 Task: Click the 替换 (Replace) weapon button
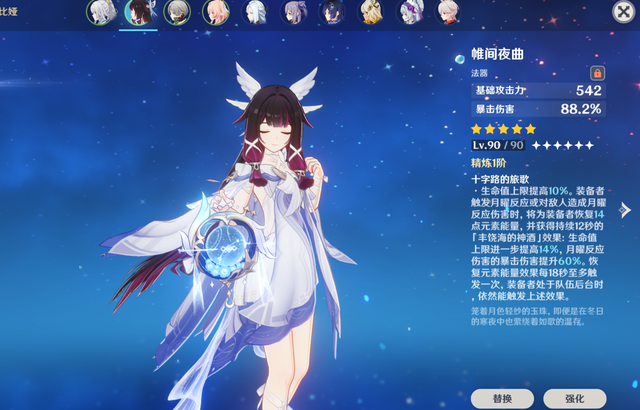[x=502, y=397]
